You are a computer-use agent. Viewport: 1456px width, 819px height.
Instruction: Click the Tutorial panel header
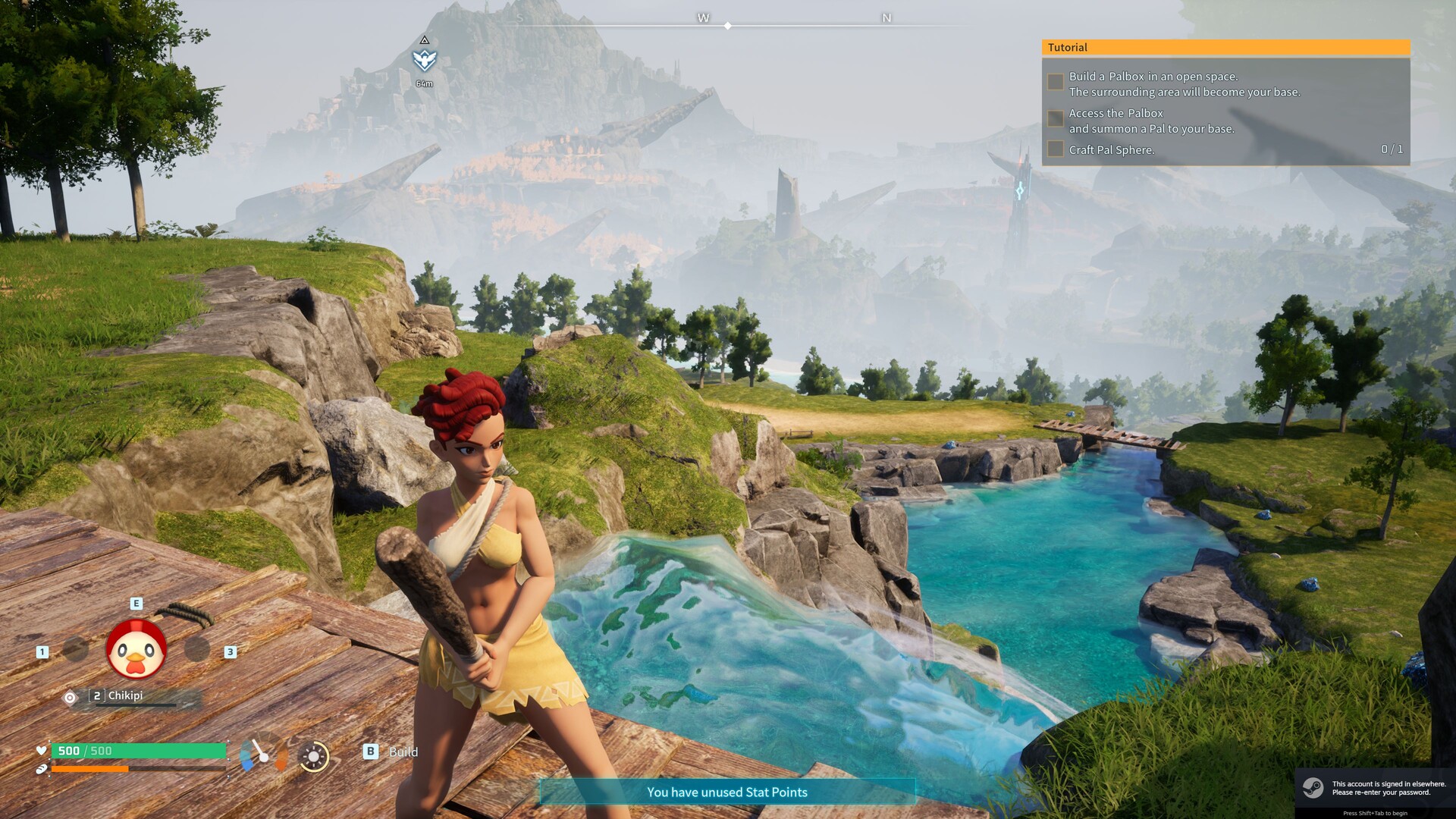click(x=1225, y=47)
